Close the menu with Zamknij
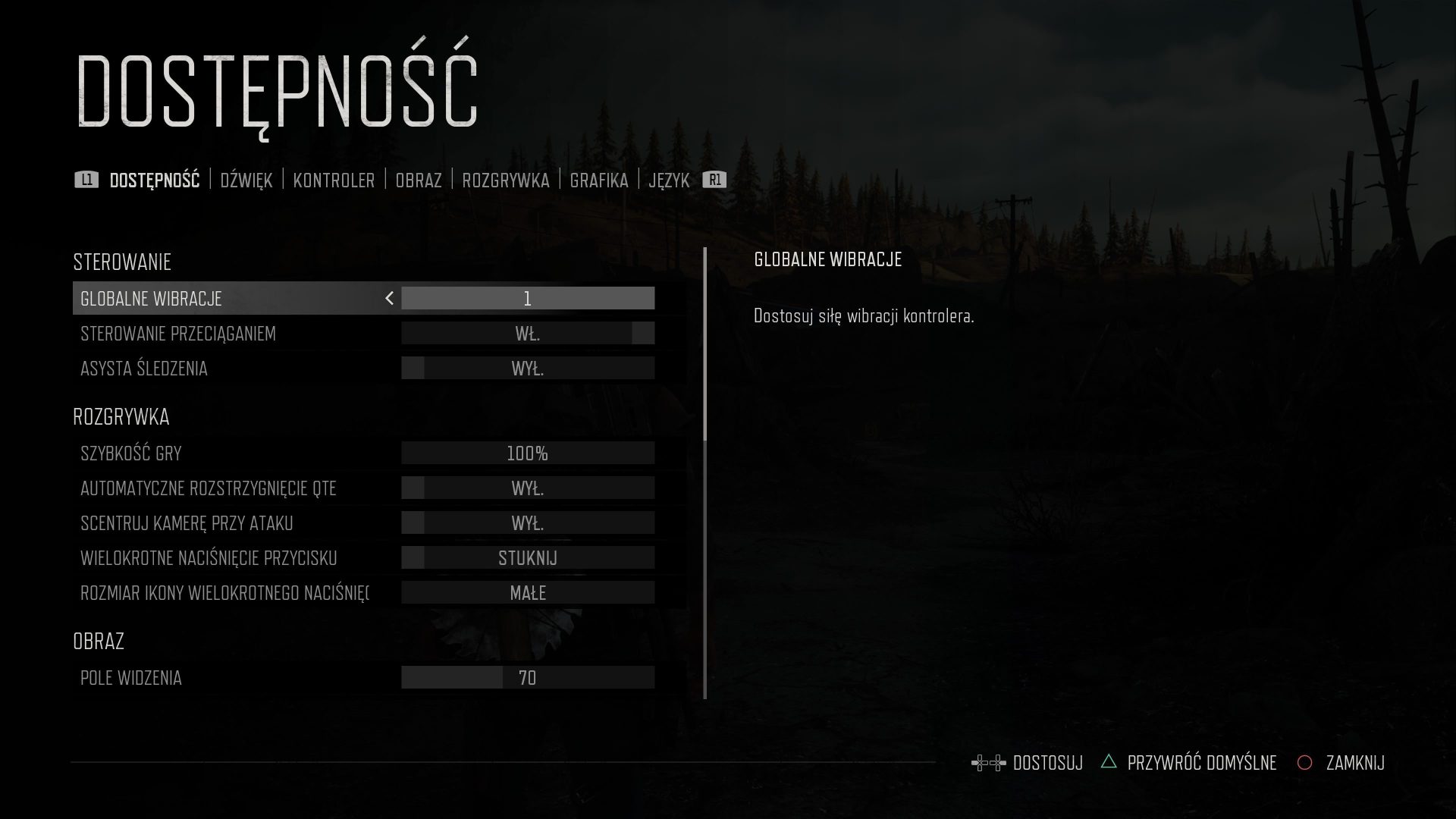This screenshot has width=1456, height=819. pos(1354,762)
